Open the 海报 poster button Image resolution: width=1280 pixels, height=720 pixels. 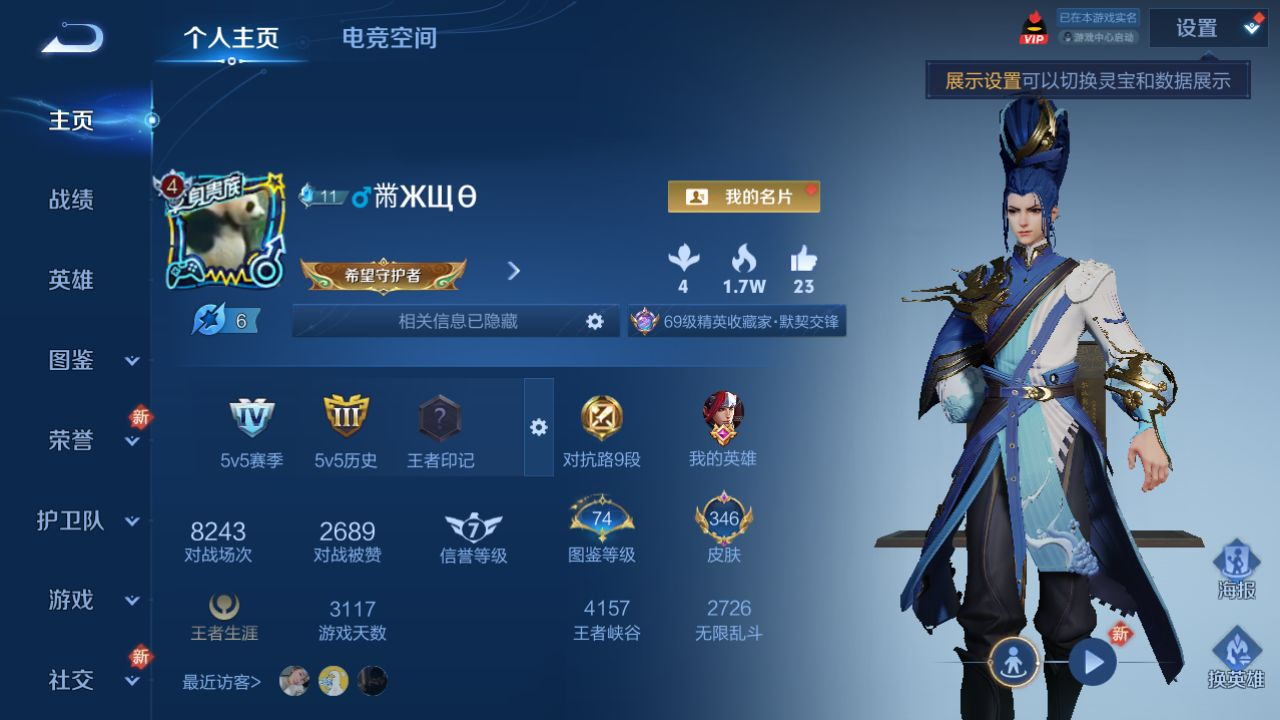click(x=1237, y=570)
